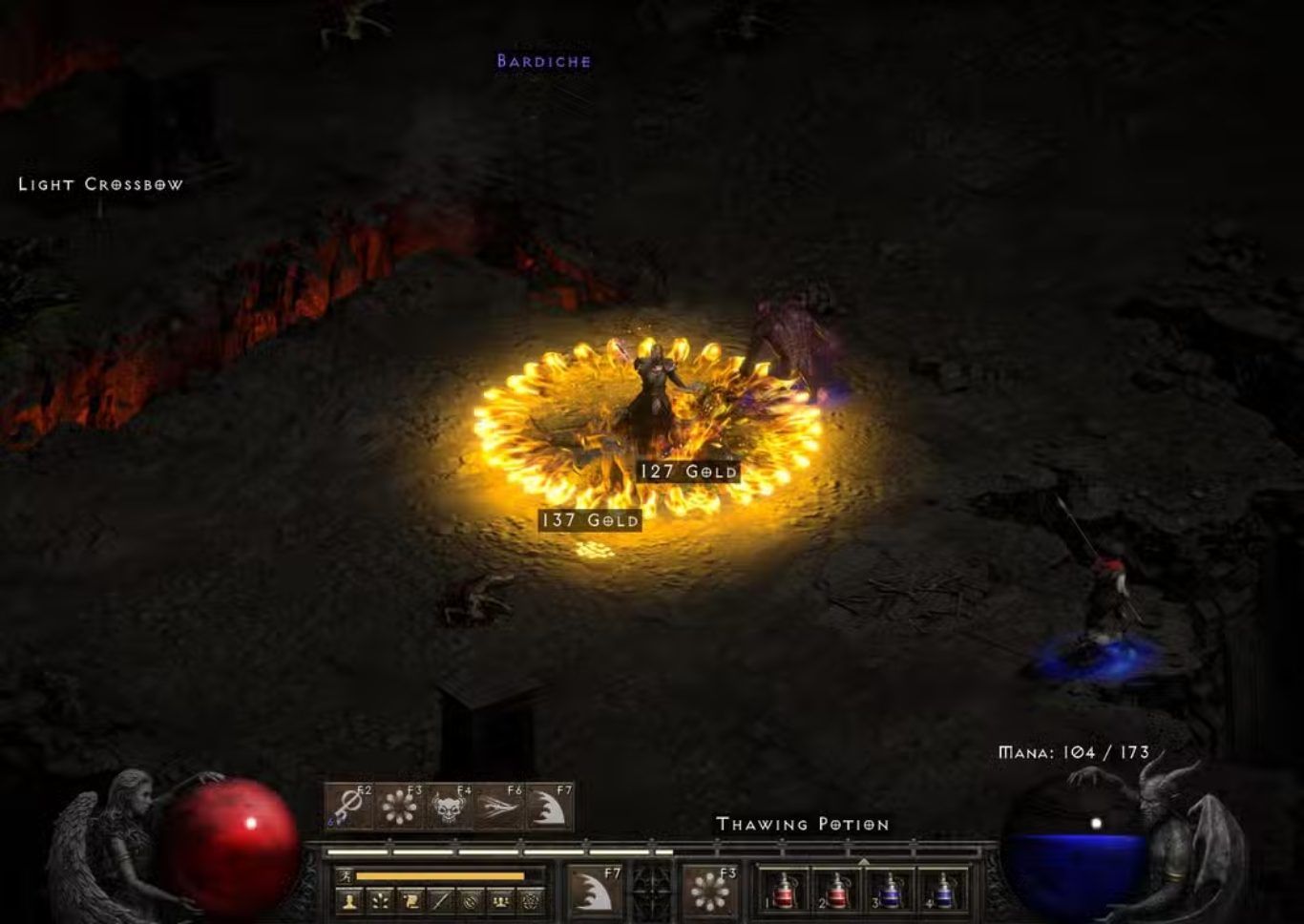Select the key-shaped F2 skill icon
This screenshot has height=924, width=1304.
349,807
